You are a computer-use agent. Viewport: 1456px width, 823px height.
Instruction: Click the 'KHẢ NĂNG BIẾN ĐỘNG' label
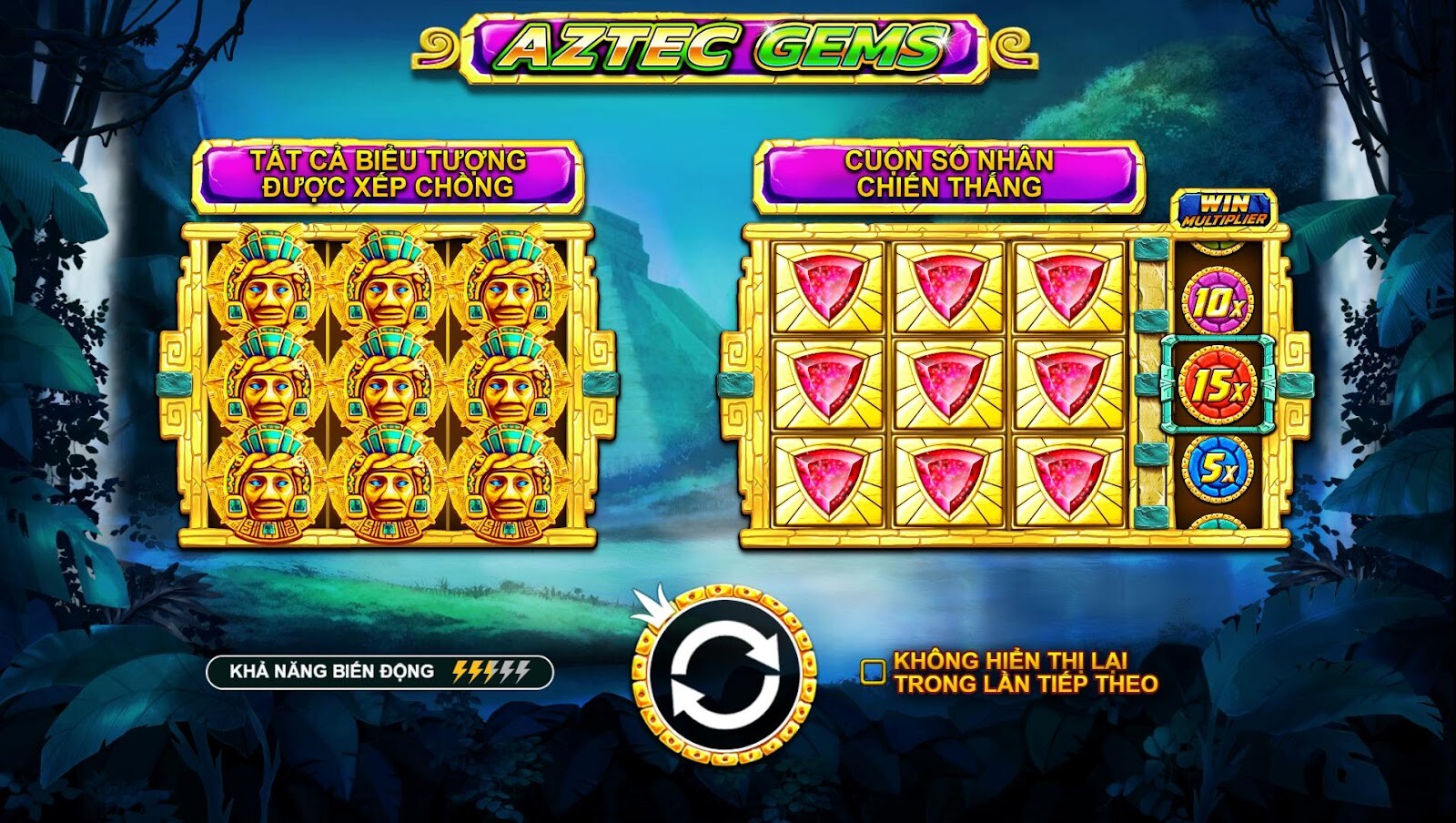(x=332, y=671)
